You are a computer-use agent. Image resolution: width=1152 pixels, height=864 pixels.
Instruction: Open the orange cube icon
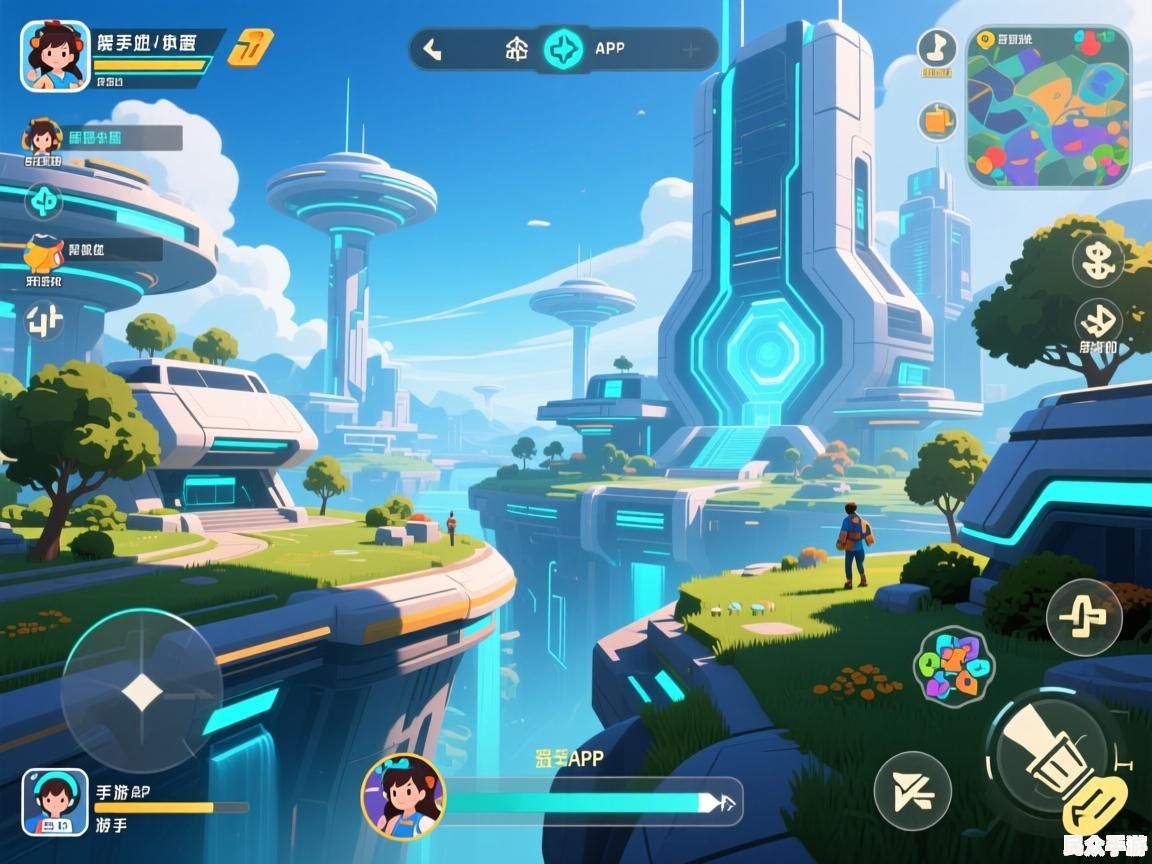[x=937, y=121]
